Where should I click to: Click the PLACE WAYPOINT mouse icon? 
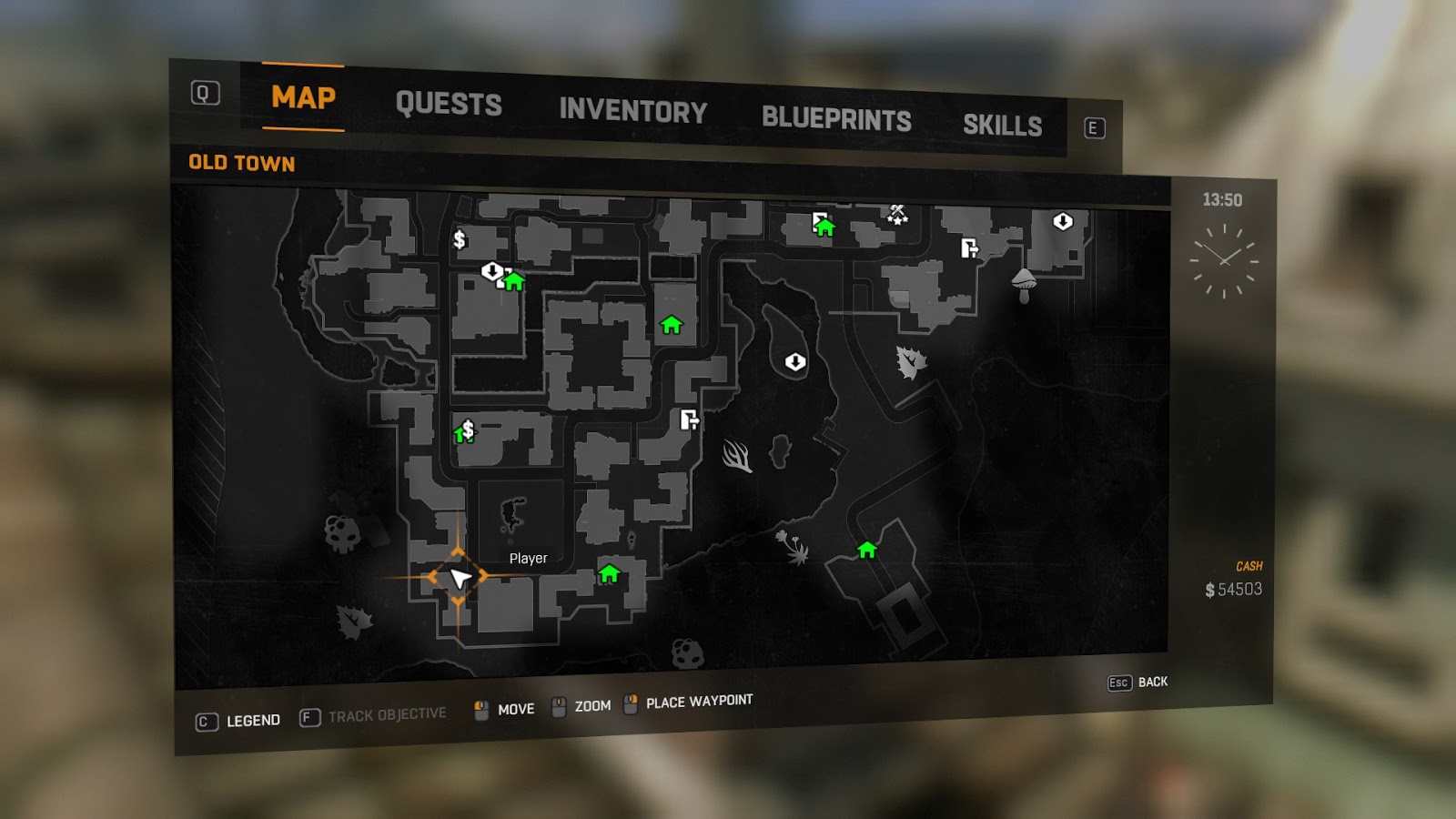[x=629, y=702]
